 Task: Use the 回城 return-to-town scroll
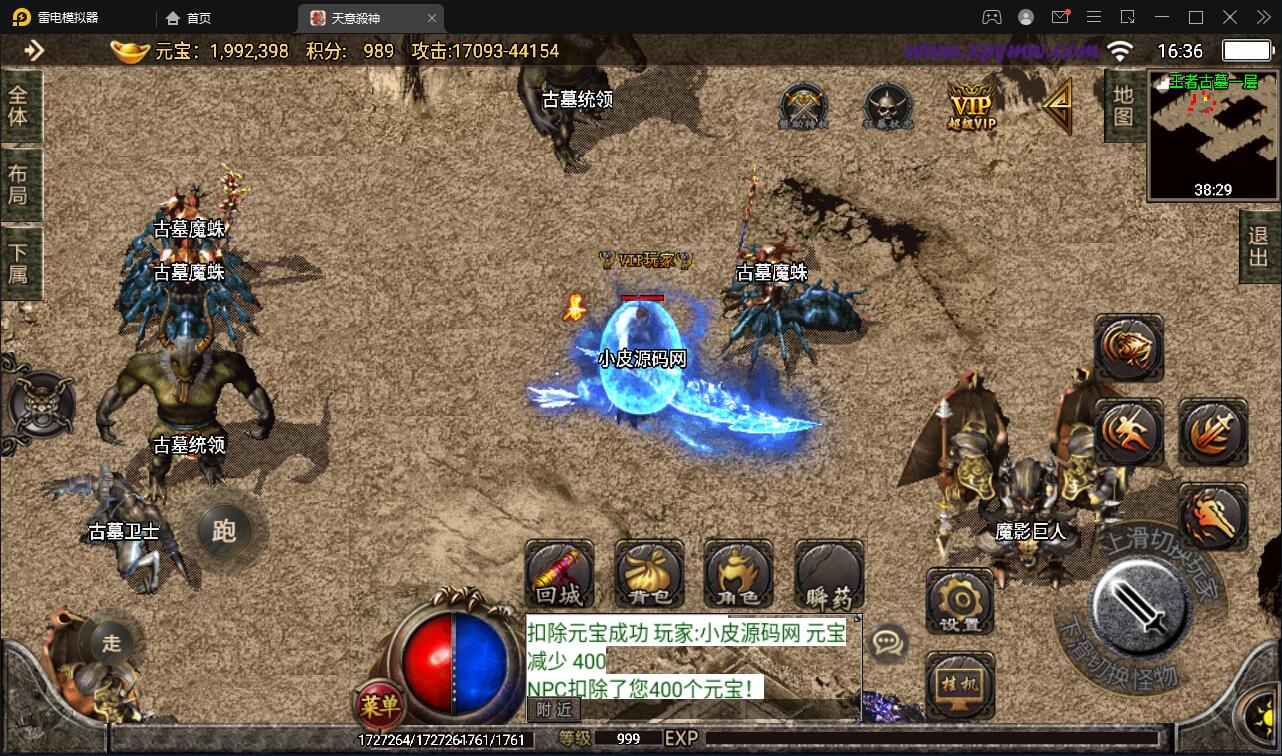(x=559, y=574)
